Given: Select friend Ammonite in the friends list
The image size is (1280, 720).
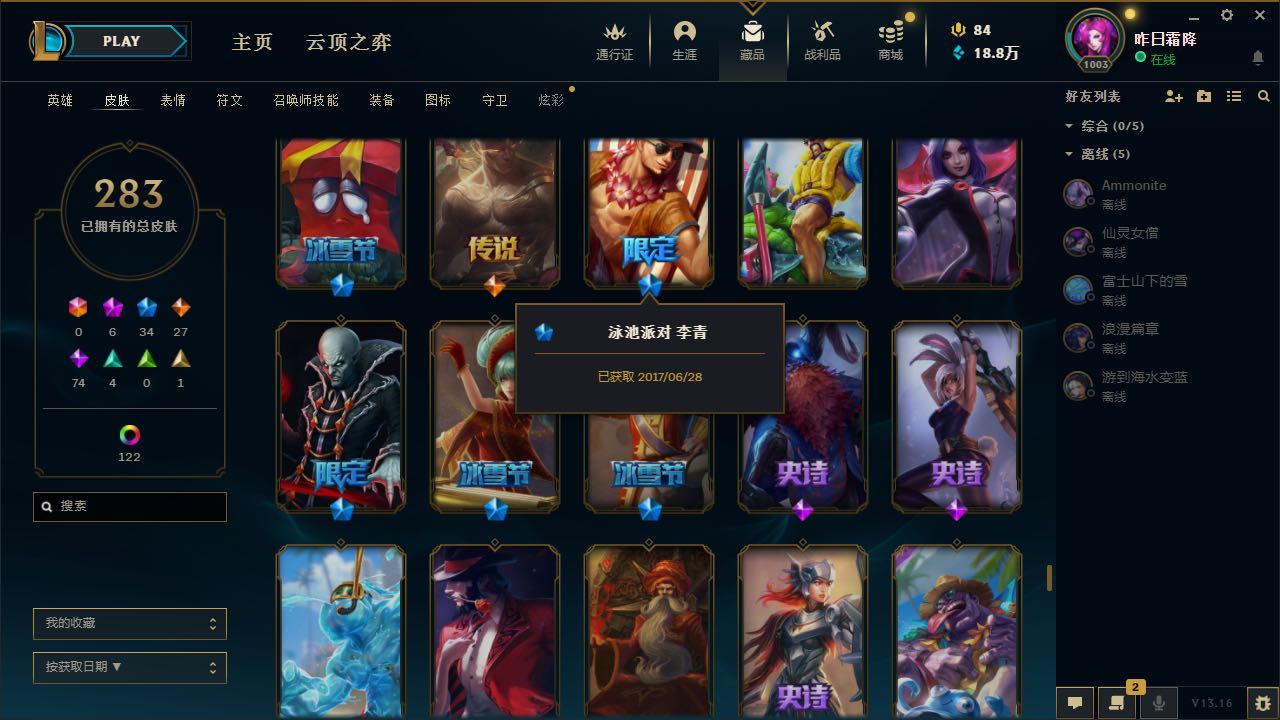Looking at the screenshot, I should pos(1133,185).
